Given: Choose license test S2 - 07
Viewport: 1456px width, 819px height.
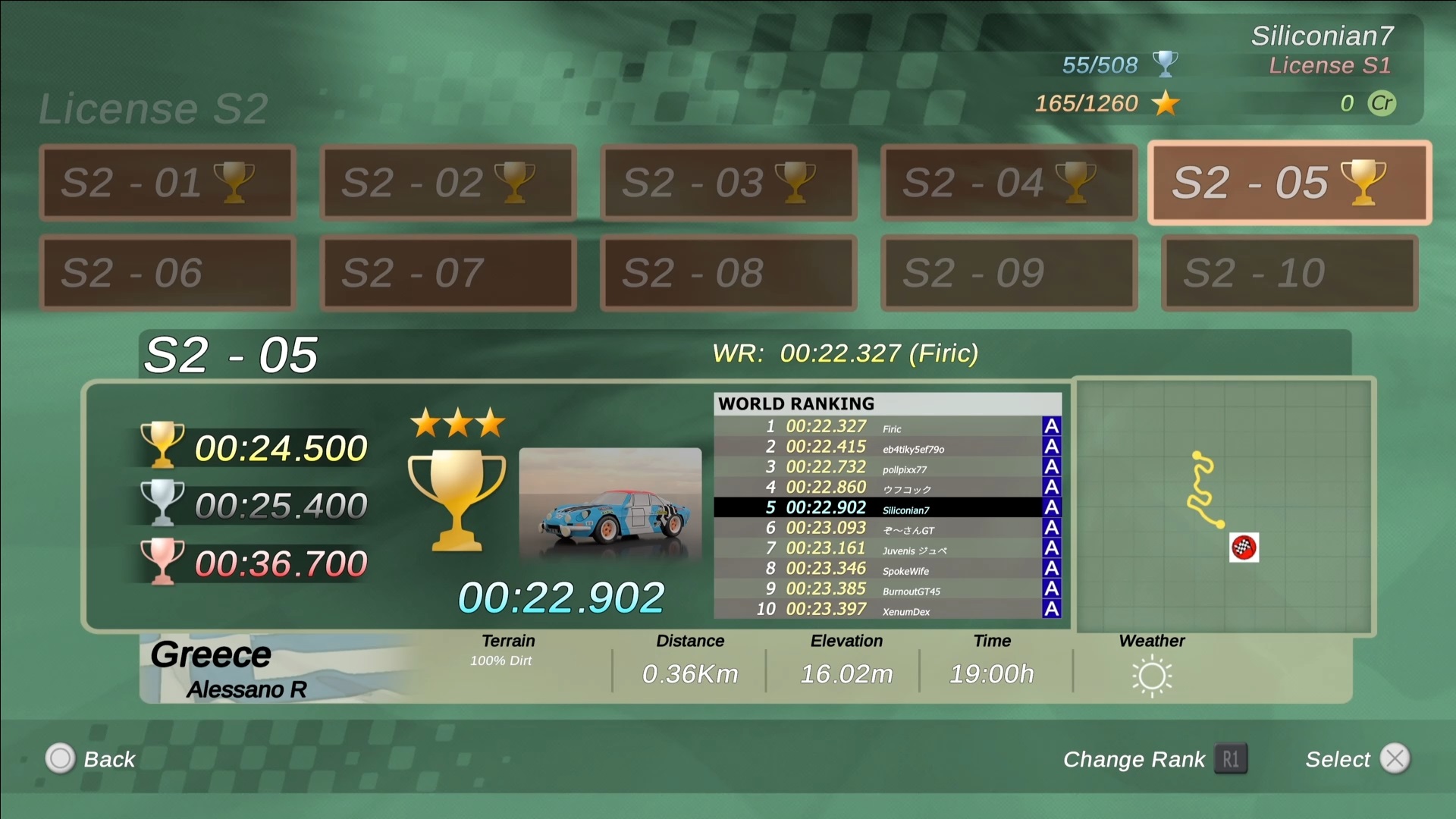Looking at the screenshot, I should point(447,273).
